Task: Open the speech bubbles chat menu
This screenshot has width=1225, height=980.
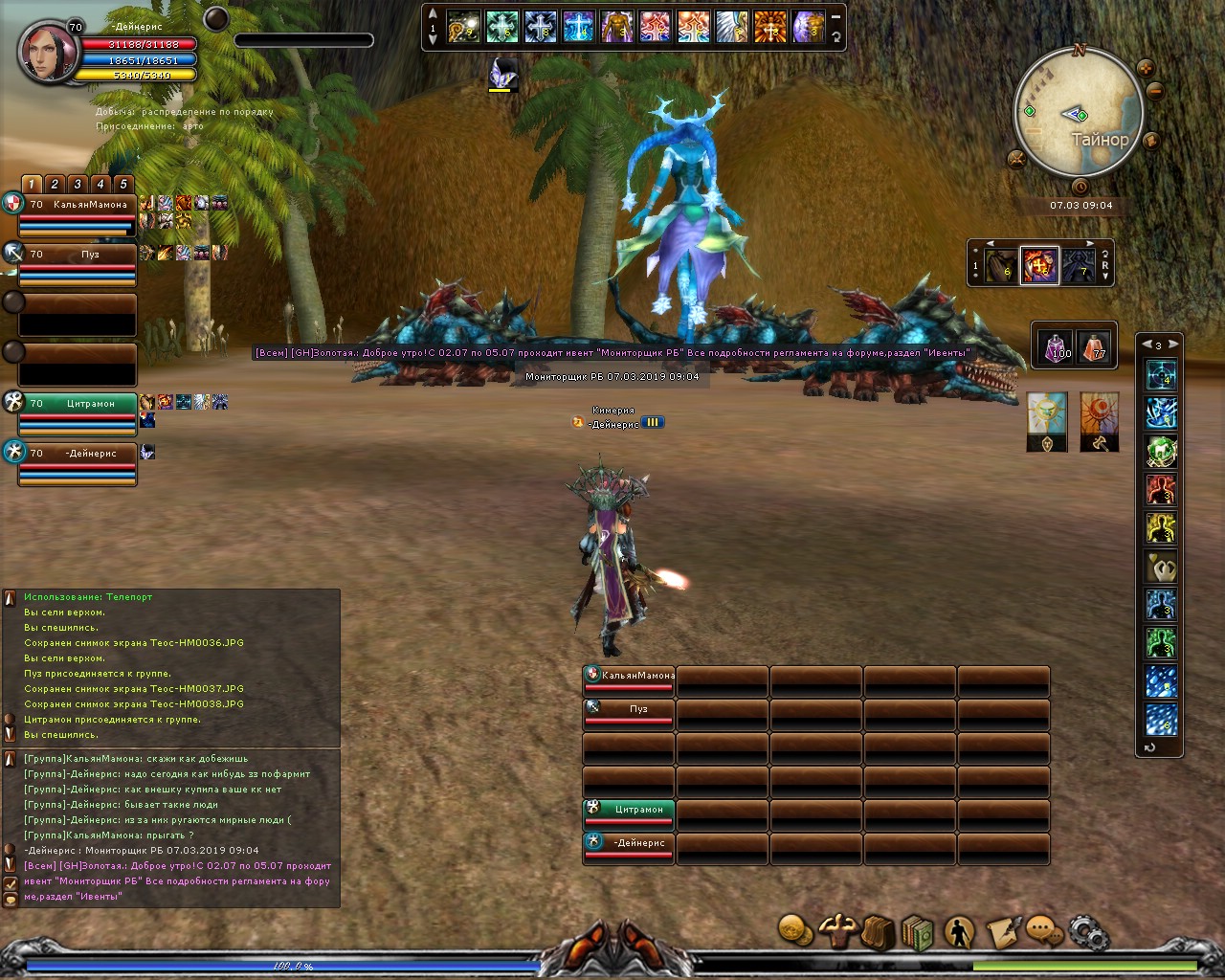Action: click(1043, 930)
